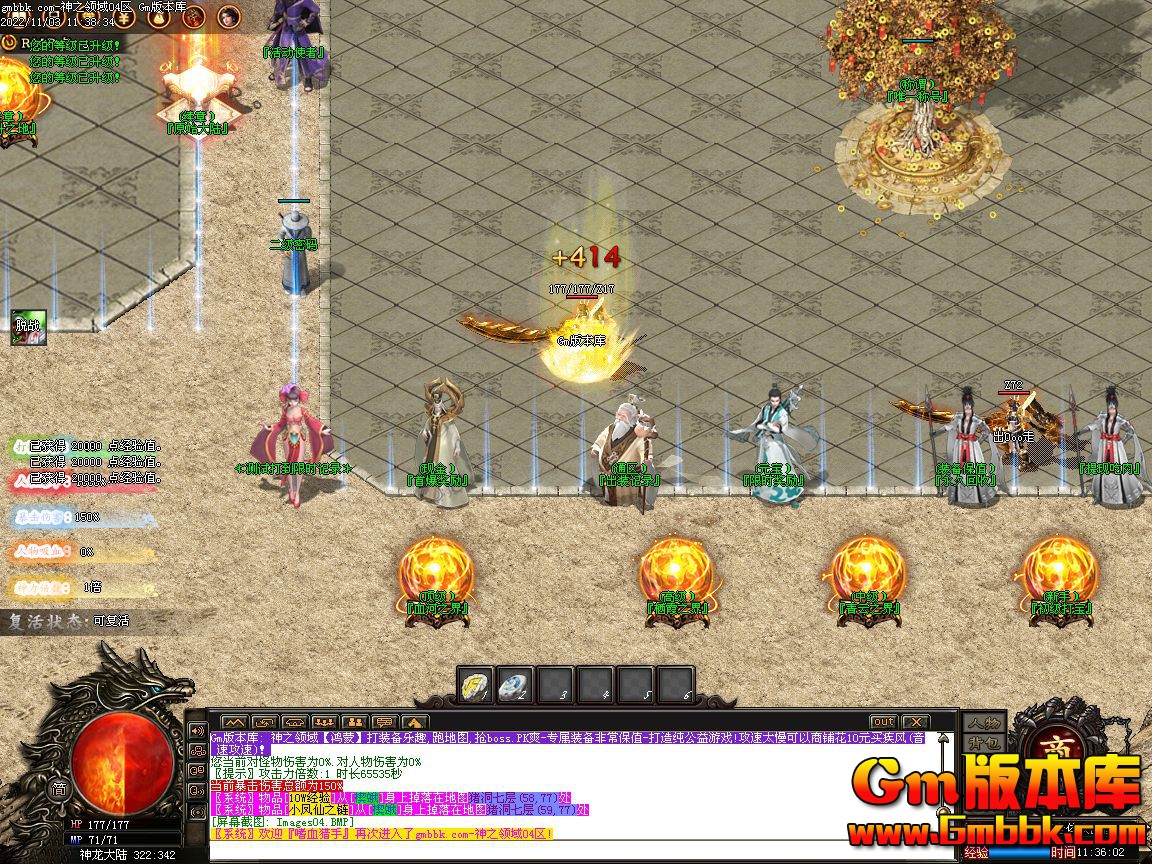Open the 背包 backpack

982,743
